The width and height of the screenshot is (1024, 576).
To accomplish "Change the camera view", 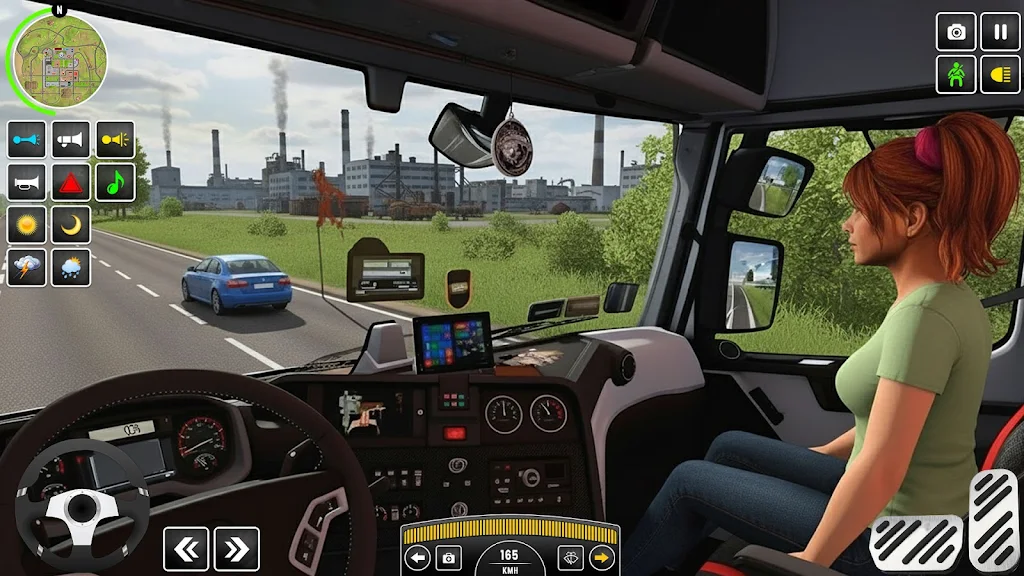I will [x=955, y=31].
